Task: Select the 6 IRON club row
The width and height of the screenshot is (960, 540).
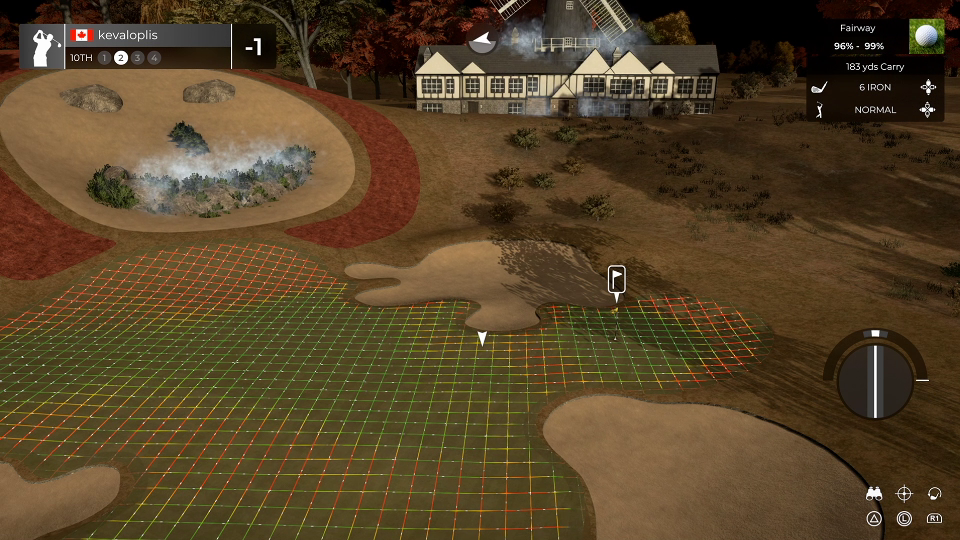Action: 875,87
